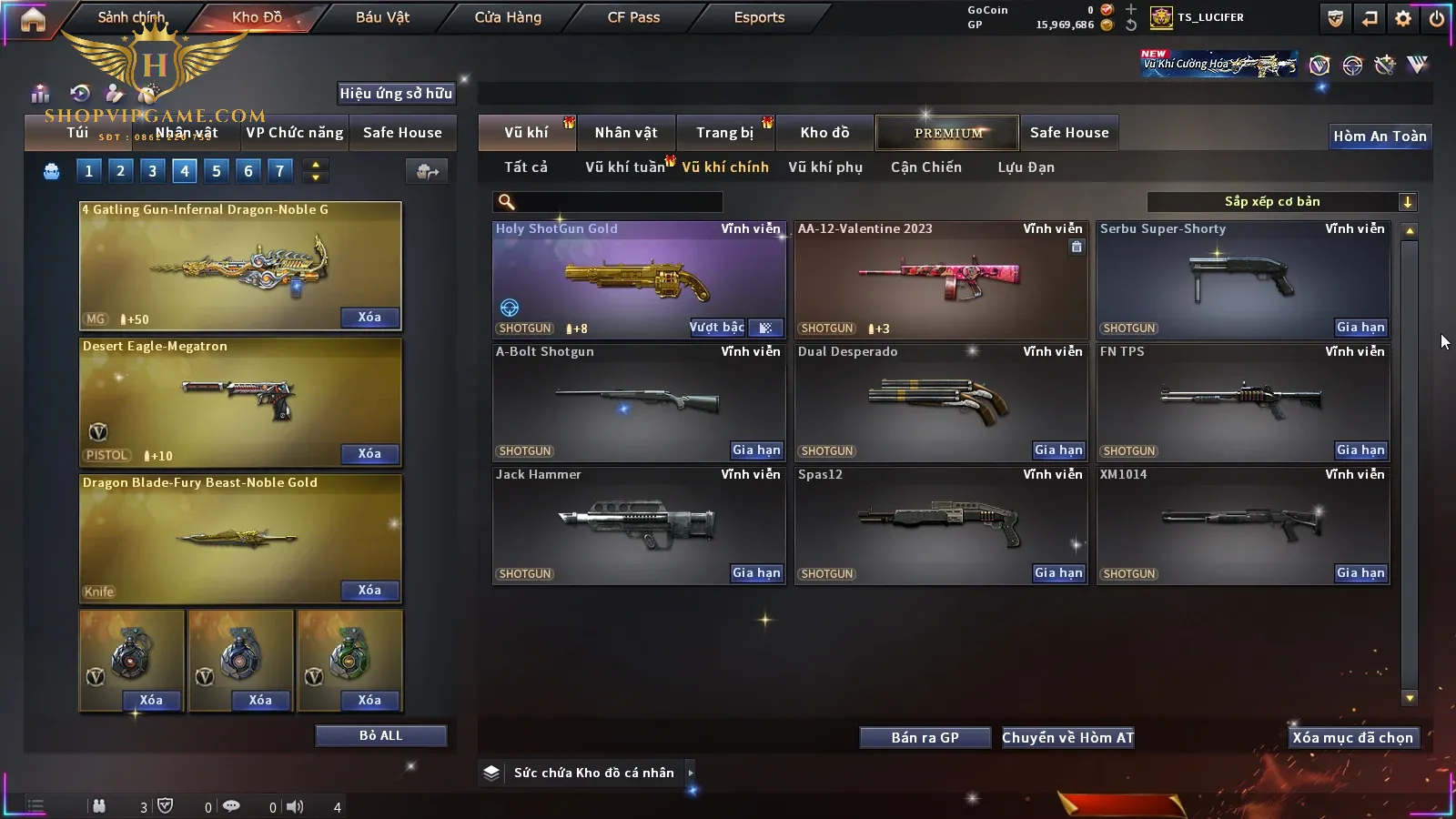Select bag slot number 5
The height and width of the screenshot is (819, 1456).
(217, 170)
